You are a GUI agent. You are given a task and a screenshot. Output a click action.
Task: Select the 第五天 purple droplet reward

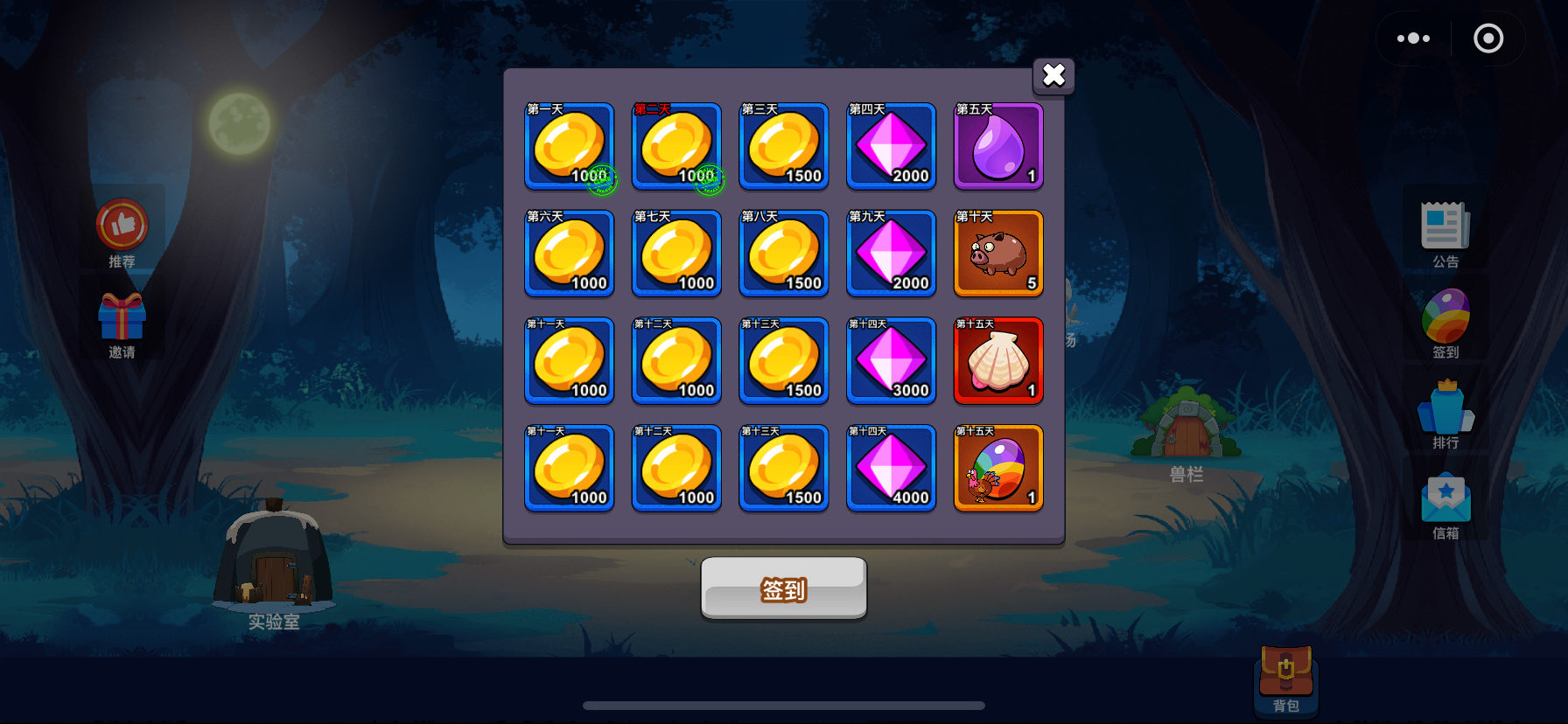[998, 146]
